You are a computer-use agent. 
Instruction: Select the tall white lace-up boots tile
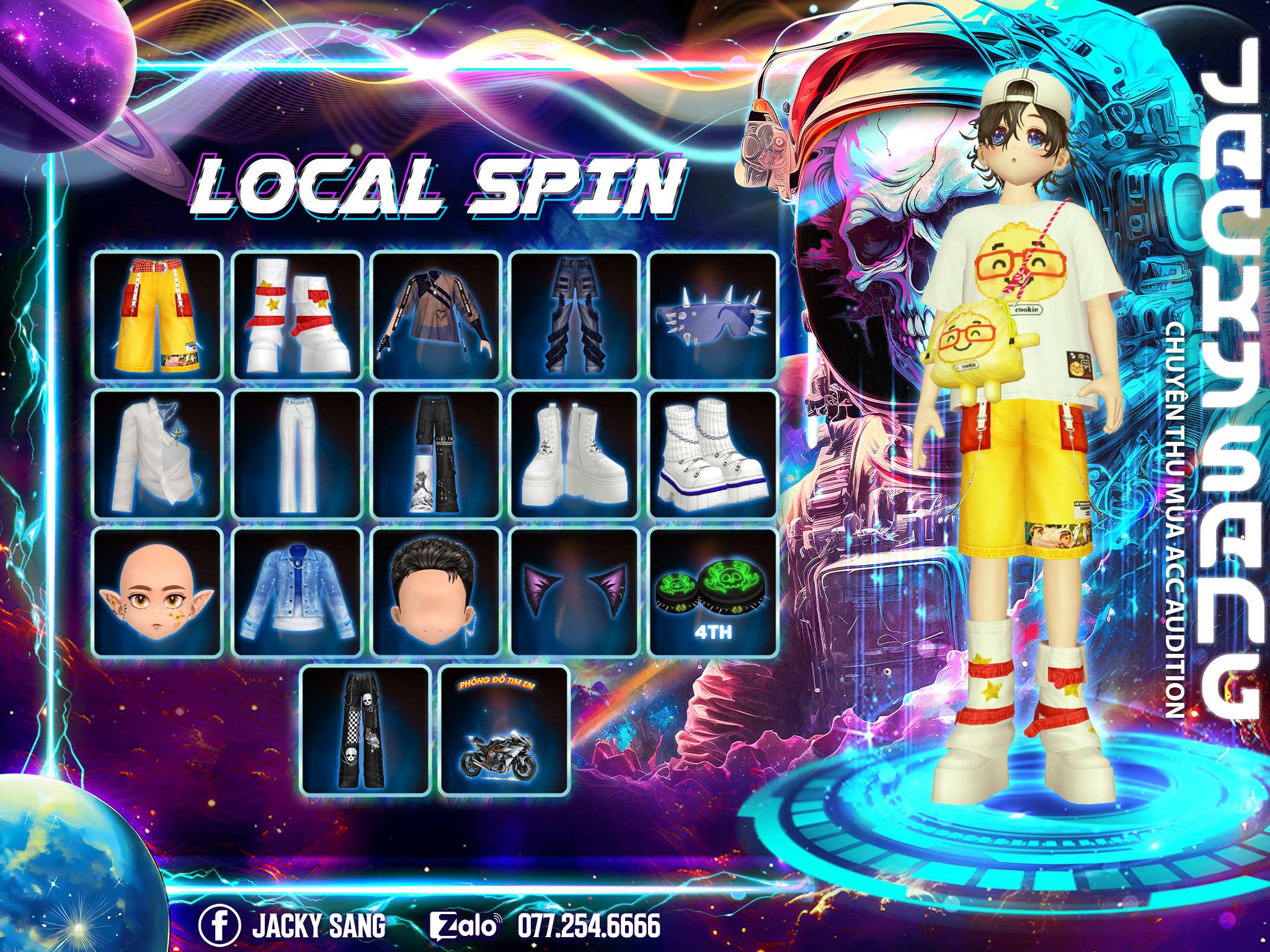tap(575, 453)
